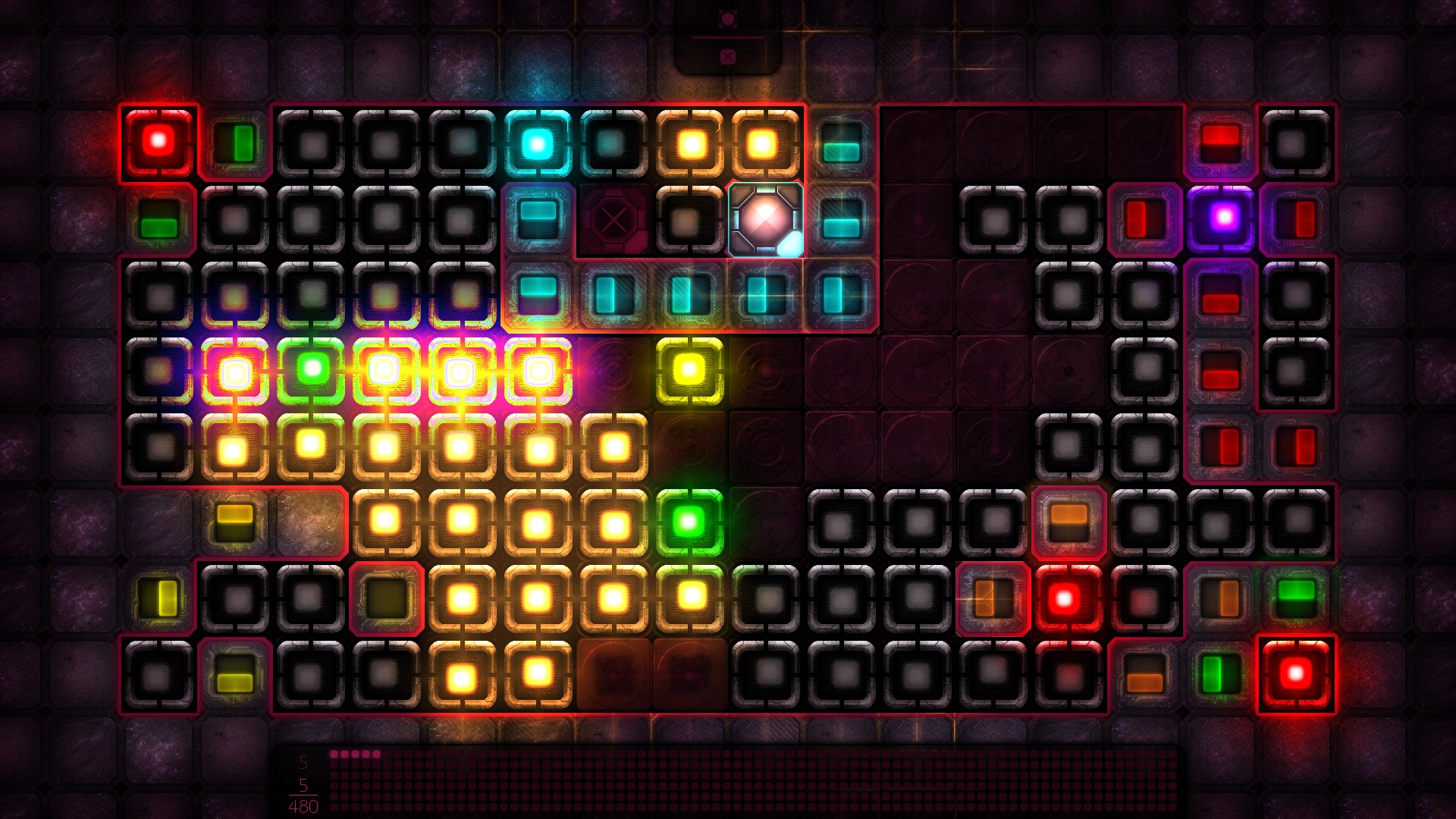This screenshot has width=1456, height=819.
Task: Expand the dim yellow tile on the far left
Action: (159, 599)
